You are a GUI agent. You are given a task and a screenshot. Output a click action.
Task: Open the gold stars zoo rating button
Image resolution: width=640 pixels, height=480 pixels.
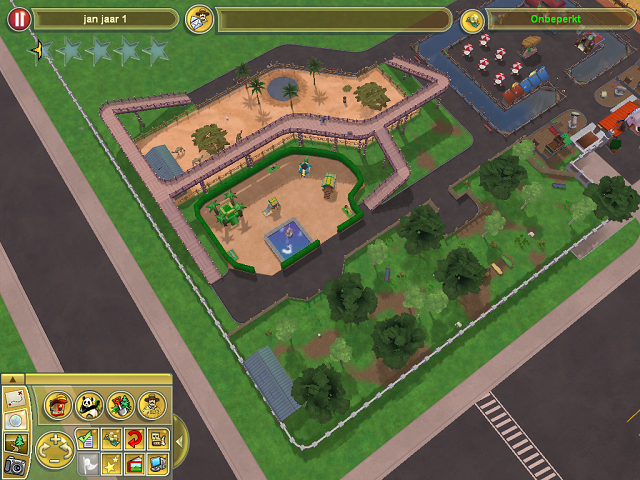110,462
